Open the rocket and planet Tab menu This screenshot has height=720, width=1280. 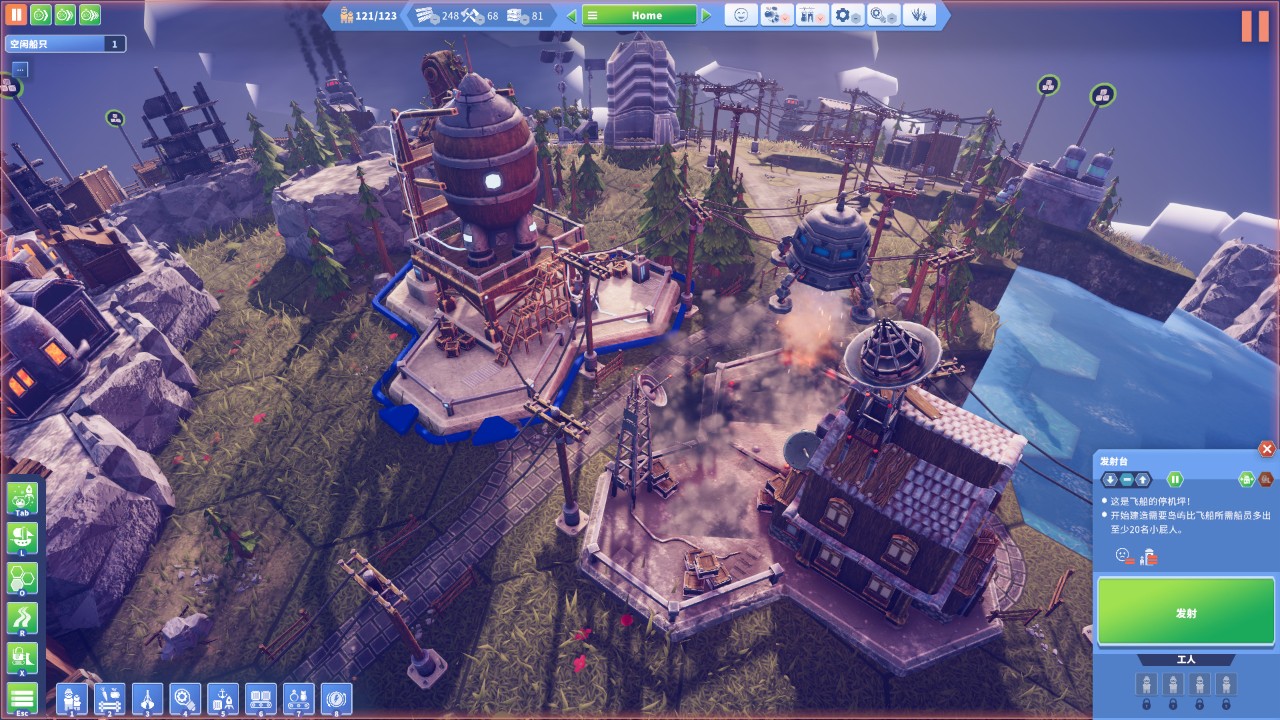[x=22, y=498]
